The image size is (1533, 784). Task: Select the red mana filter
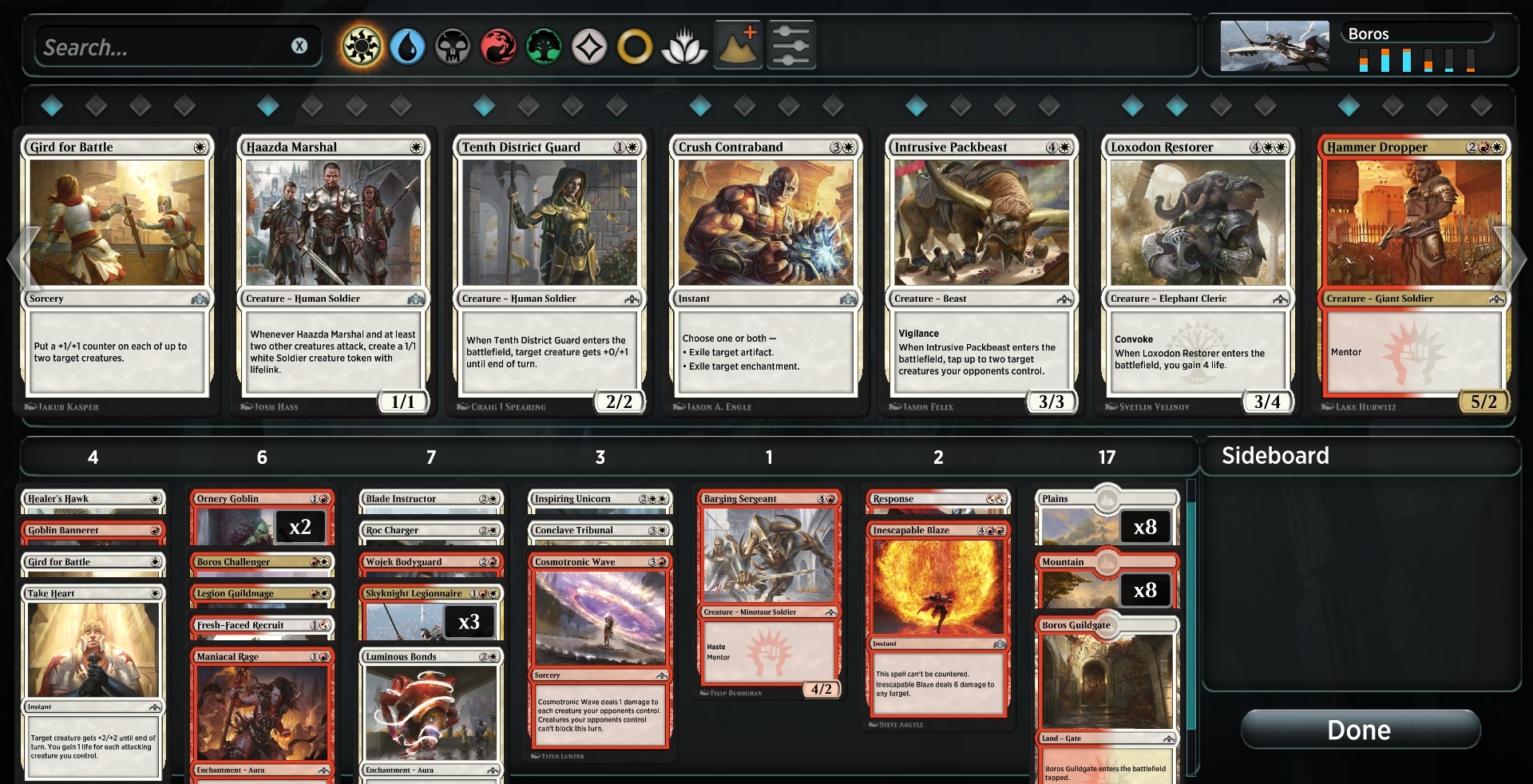(x=499, y=46)
